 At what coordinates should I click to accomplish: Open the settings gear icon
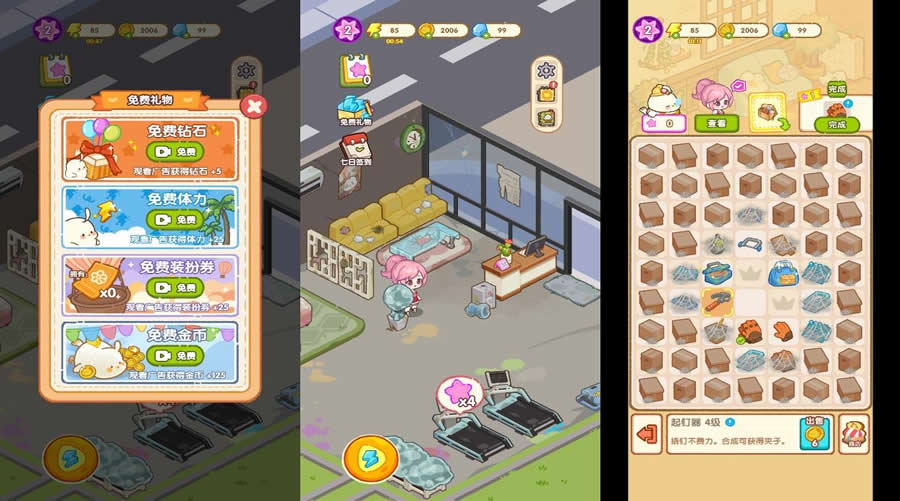[545, 71]
